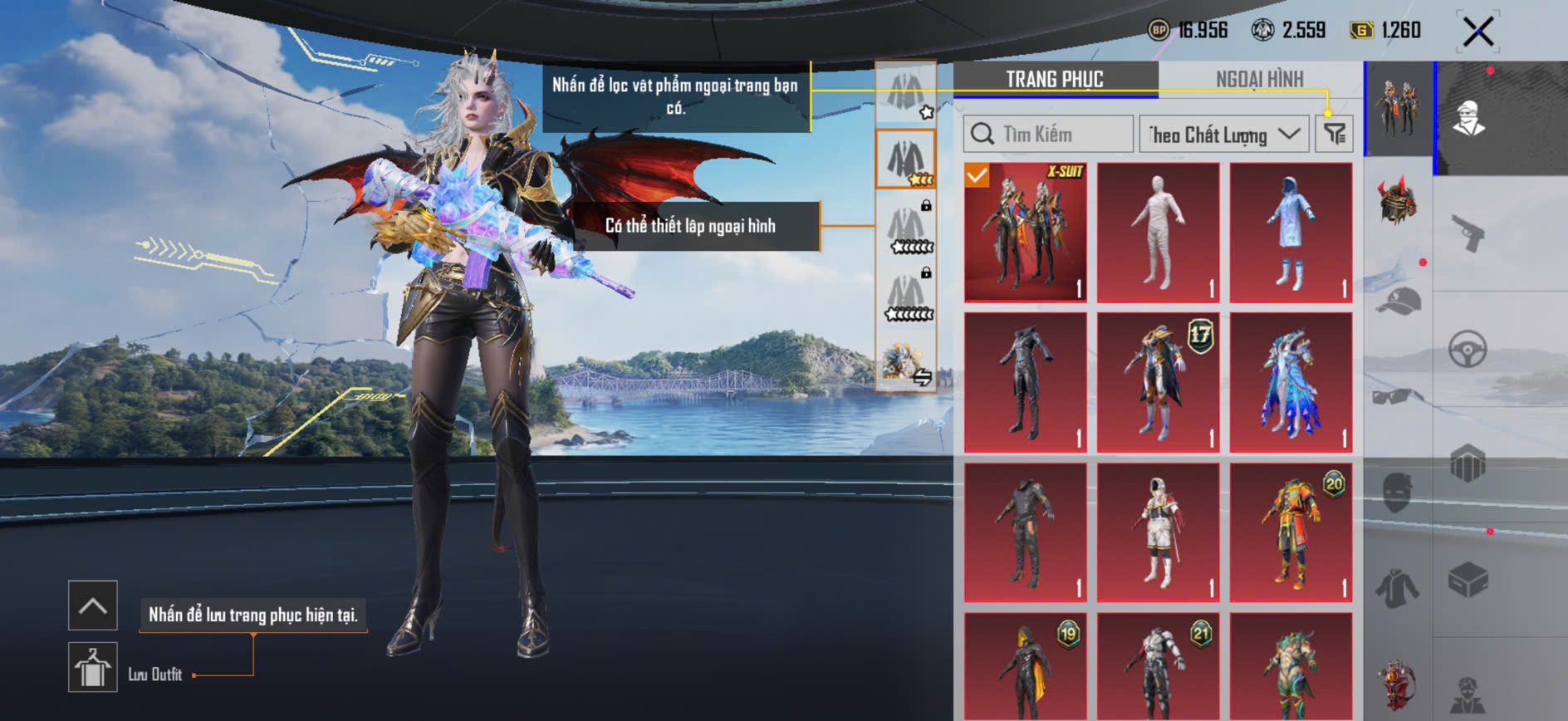Image resolution: width=1568 pixels, height=721 pixels.
Task: Open the Theo Chất Lượng sort dropdown
Action: pyautogui.click(x=1223, y=134)
